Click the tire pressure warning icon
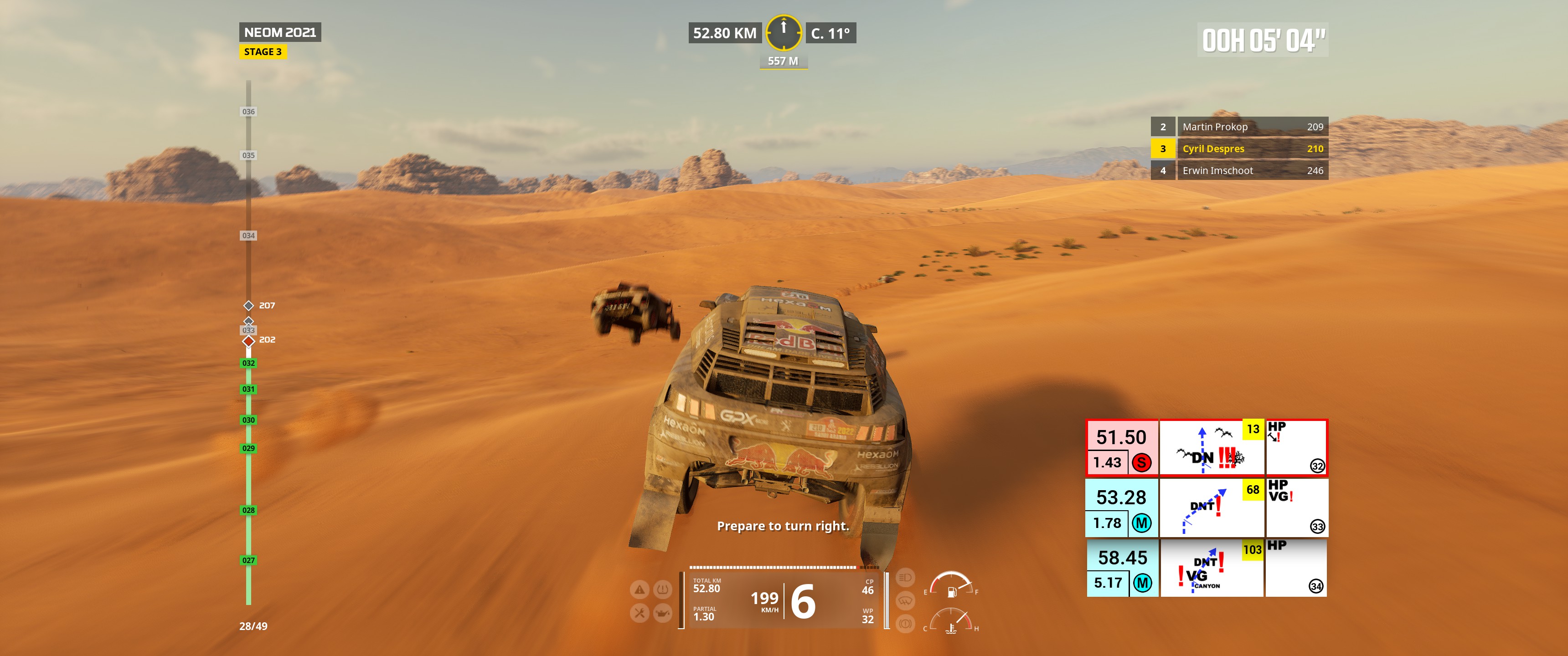Viewport: 1568px width, 656px height. click(662, 589)
